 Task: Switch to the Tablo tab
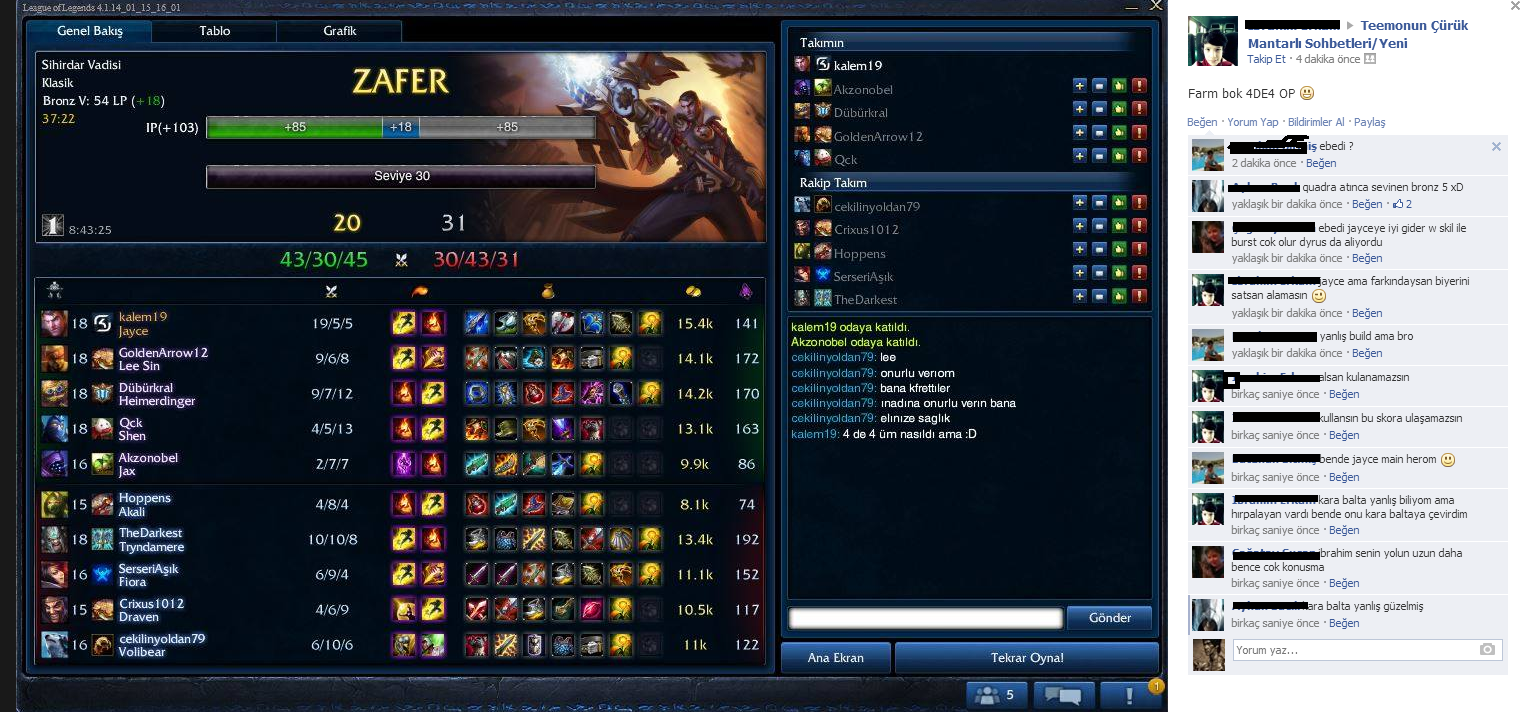(214, 31)
